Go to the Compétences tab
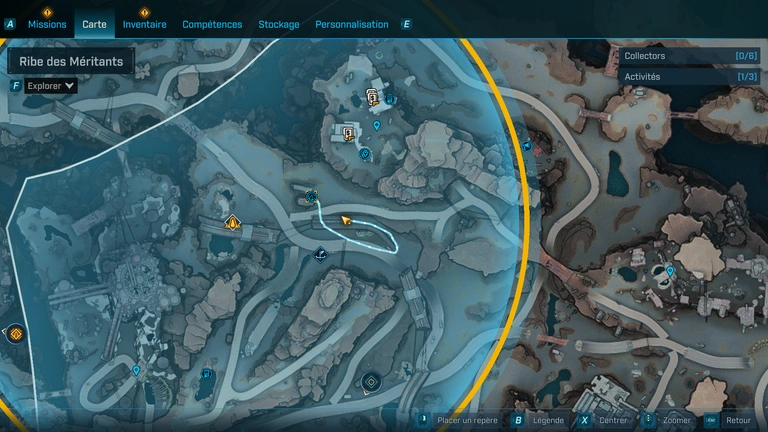The image size is (768, 432). pos(212,24)
